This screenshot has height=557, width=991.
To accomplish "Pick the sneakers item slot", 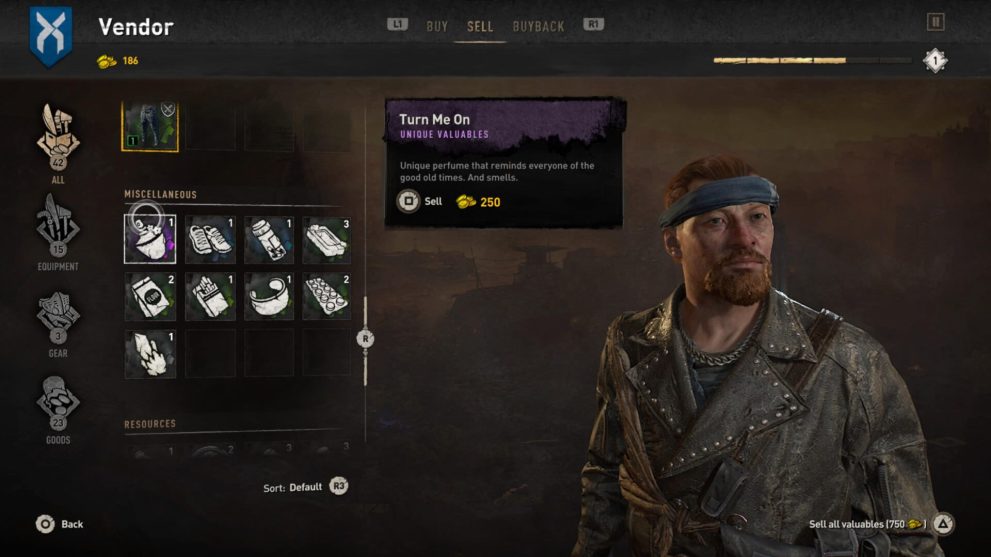I will (x=210, y=239).
